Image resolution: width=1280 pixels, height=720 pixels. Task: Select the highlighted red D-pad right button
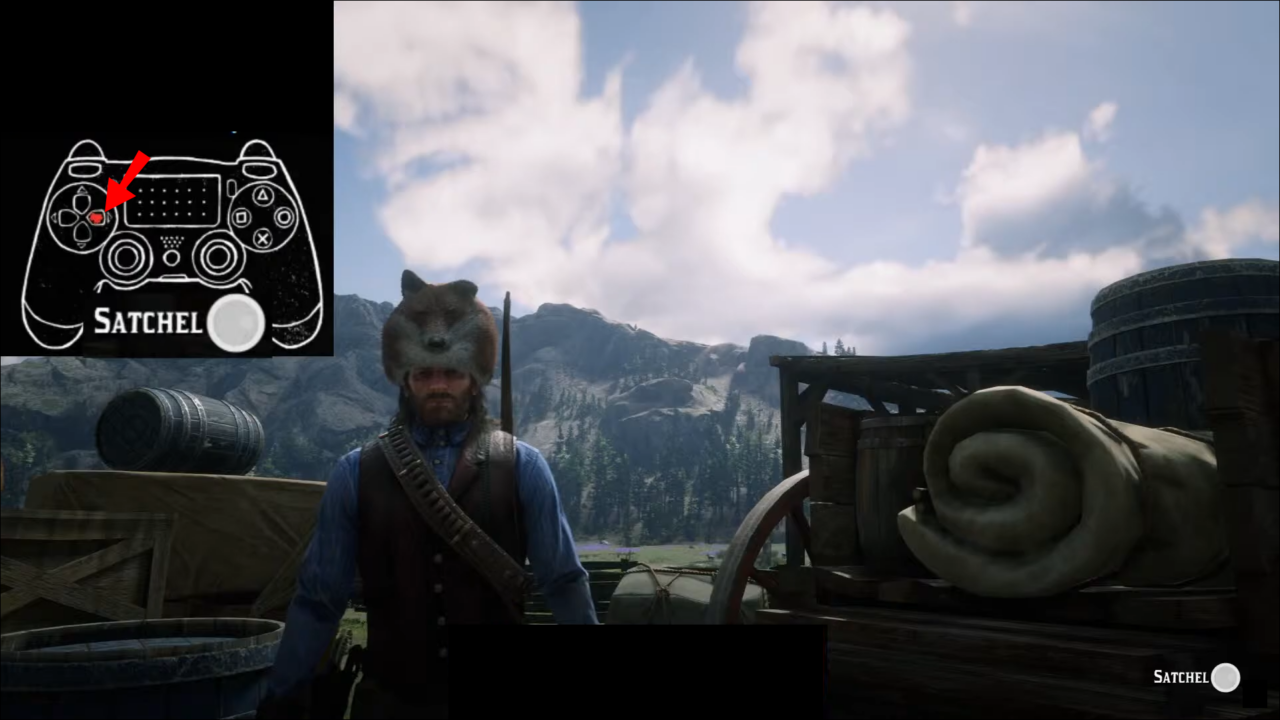(97, 216)
